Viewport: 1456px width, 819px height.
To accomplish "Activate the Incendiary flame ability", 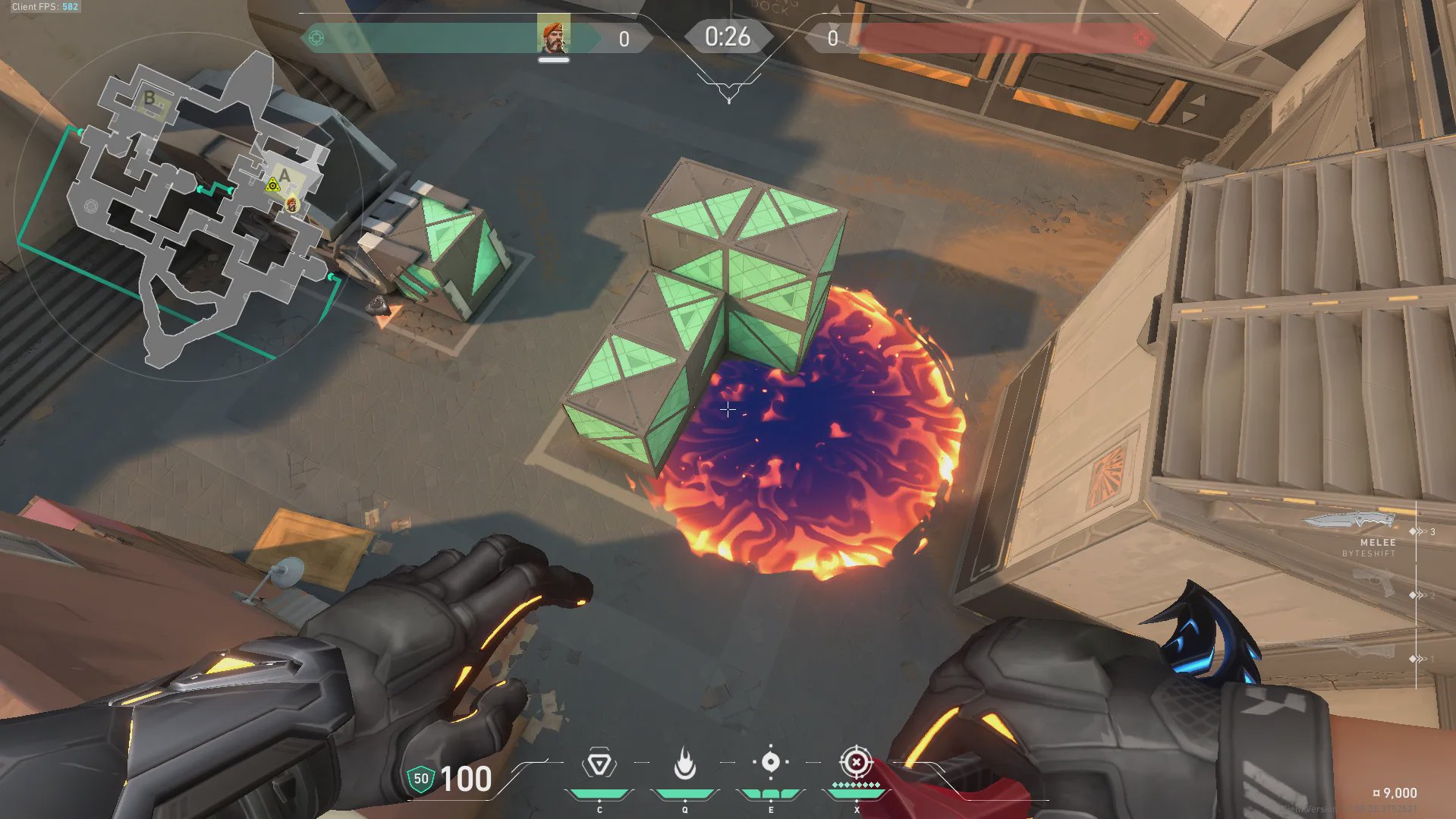I will click(x=684, y=764).
